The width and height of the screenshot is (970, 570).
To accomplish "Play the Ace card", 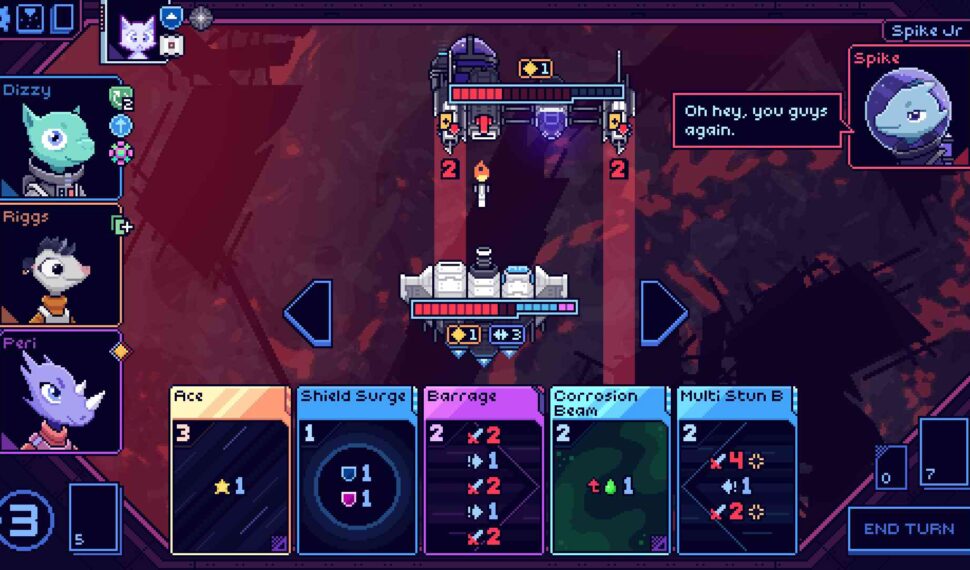I will [x=230, y=470].
